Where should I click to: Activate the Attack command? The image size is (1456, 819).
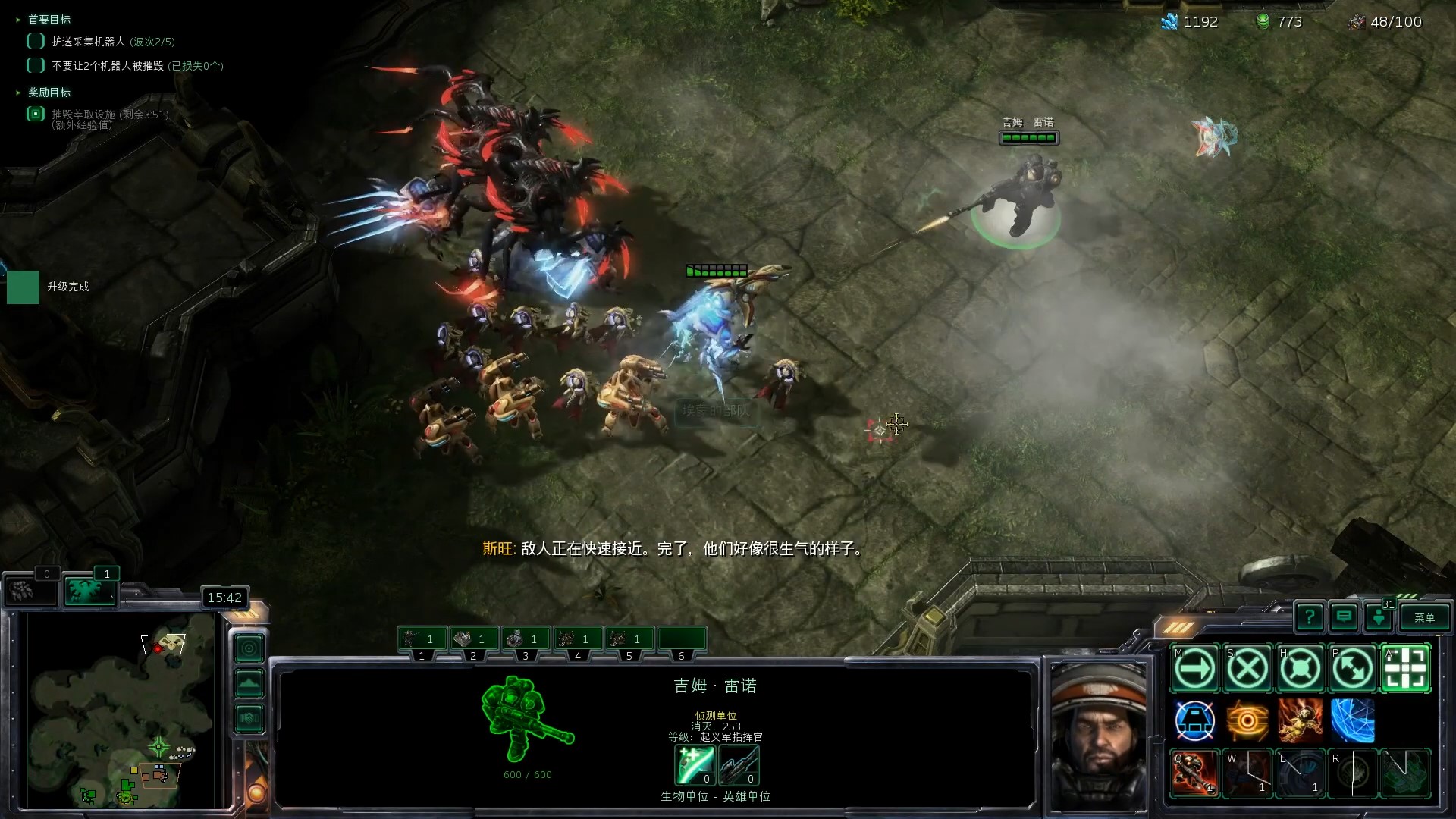coord(1405,669)
